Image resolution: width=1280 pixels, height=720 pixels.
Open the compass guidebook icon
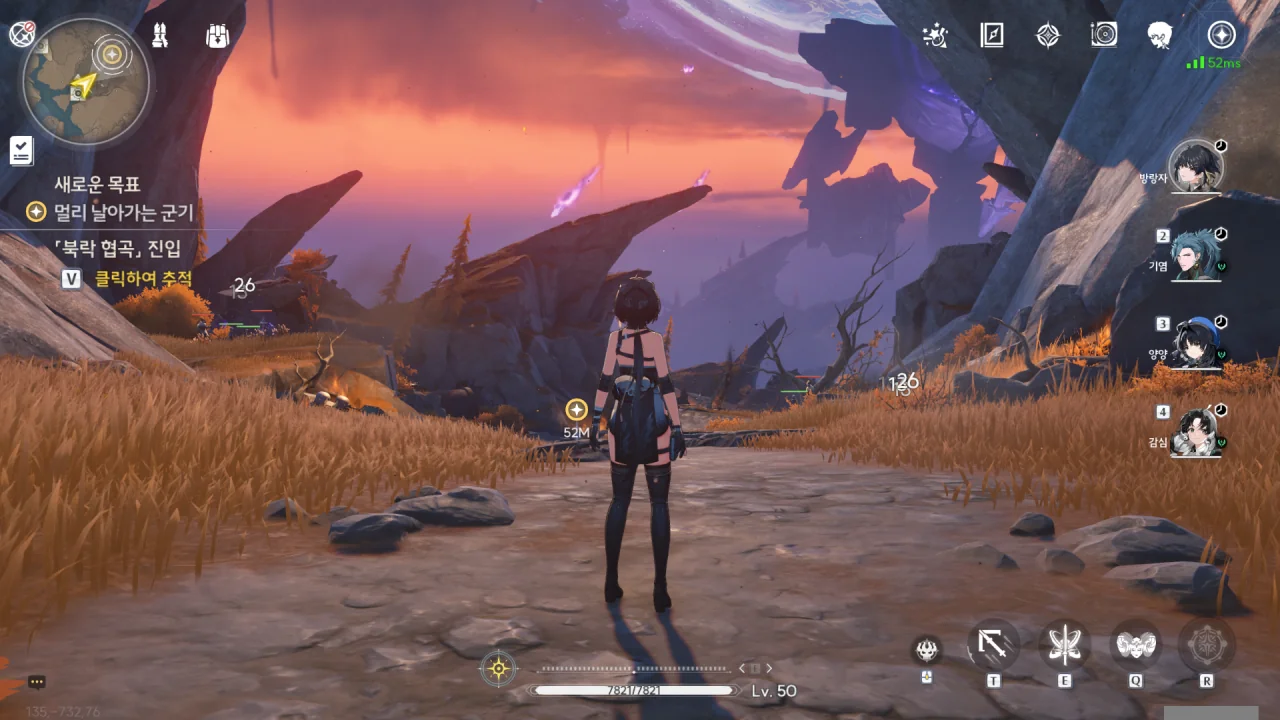[x=991, y=36]
